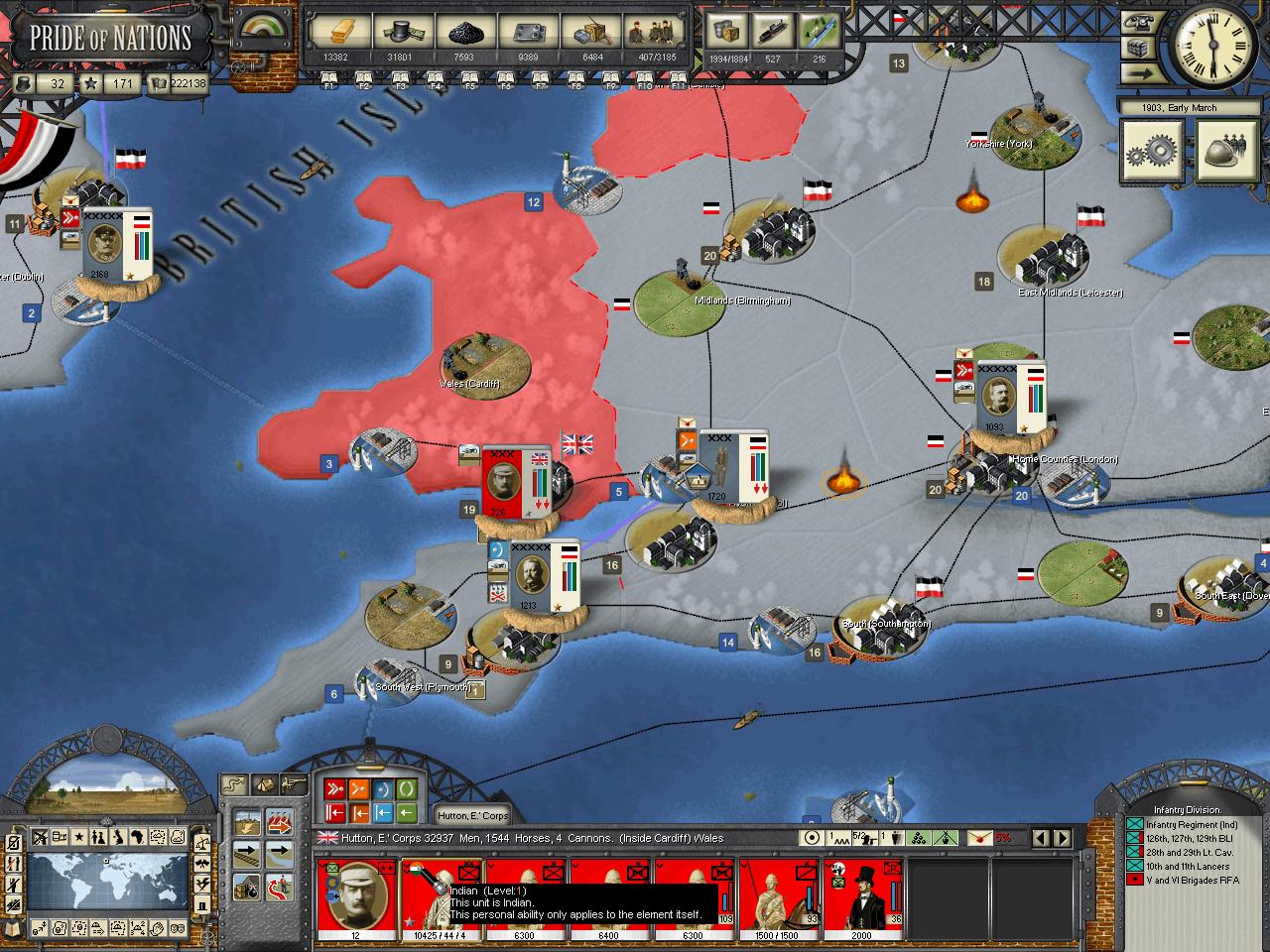This screenshot has height=952, width=1270.
Task: Open the ledger book icon
Action: pyautogui.click(x=13, y=928)
